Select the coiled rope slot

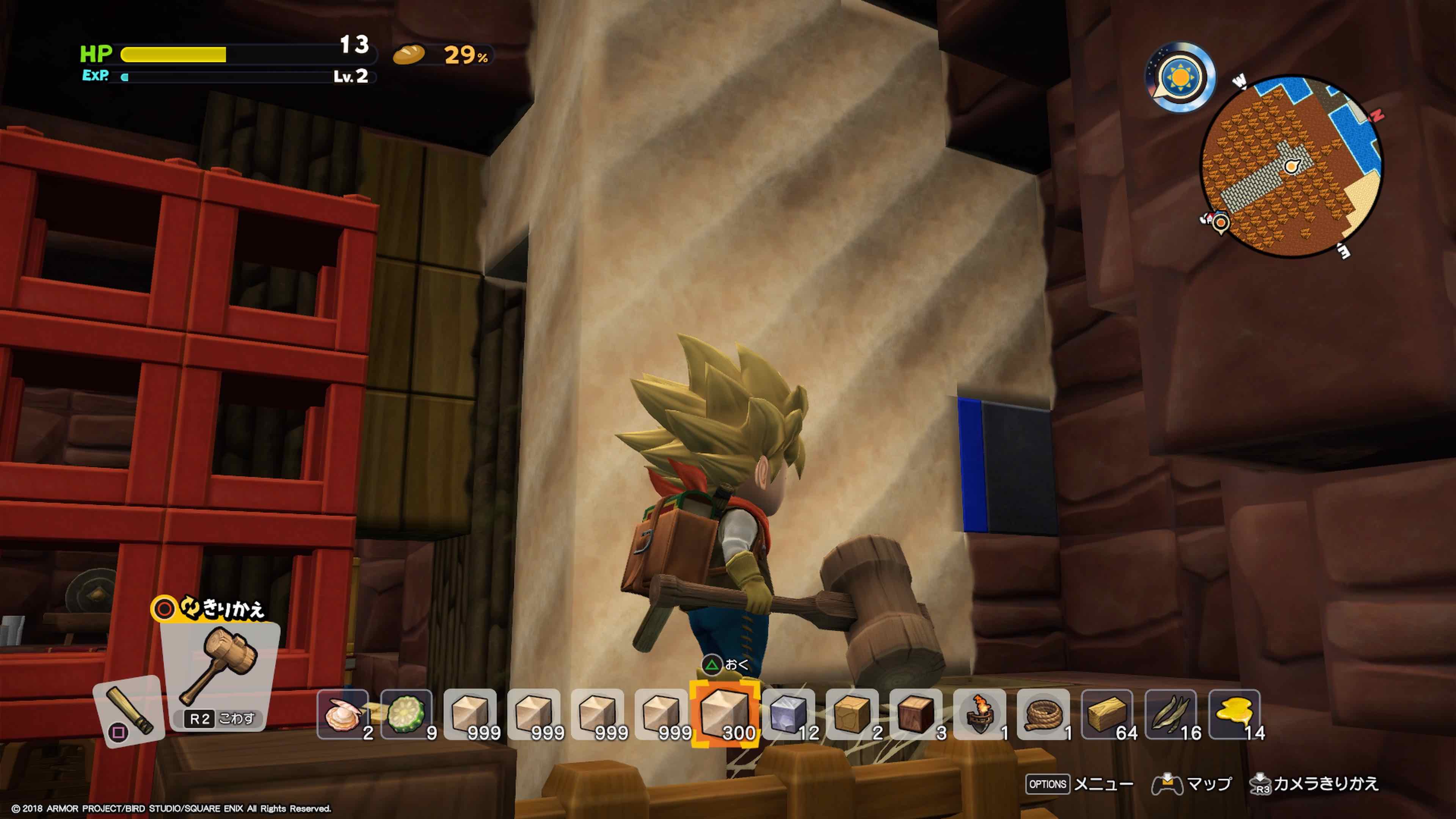[1043, 714]
